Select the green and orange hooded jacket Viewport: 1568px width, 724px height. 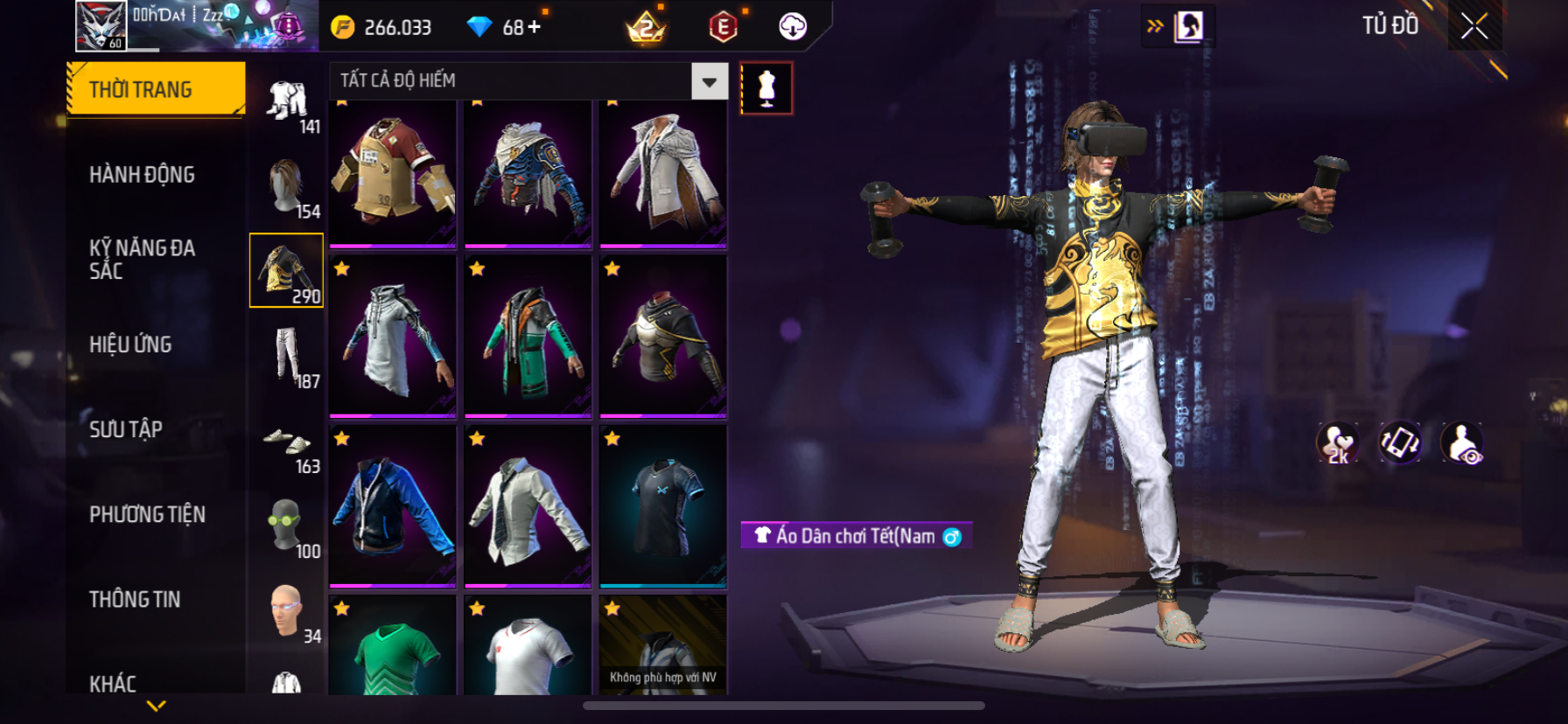click(x=528, y=336)
